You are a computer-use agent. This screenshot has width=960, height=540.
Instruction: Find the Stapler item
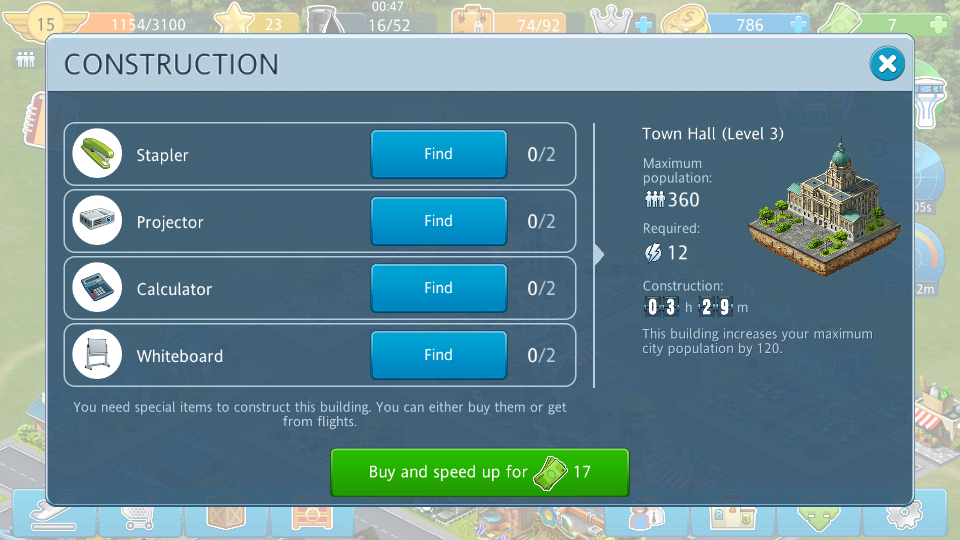tap(438, 154)
